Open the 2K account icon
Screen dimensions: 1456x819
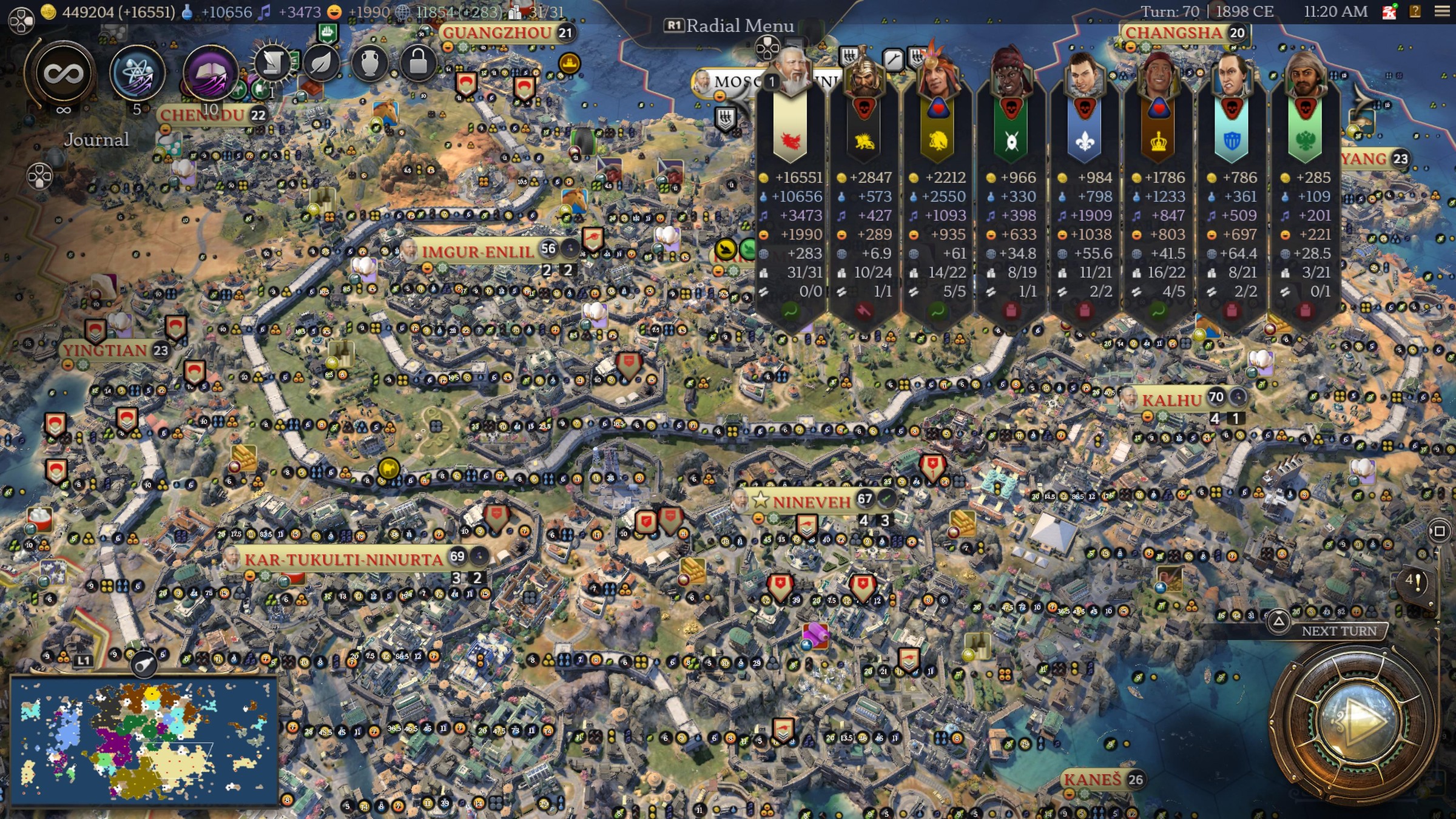[x=1389, y=12]
